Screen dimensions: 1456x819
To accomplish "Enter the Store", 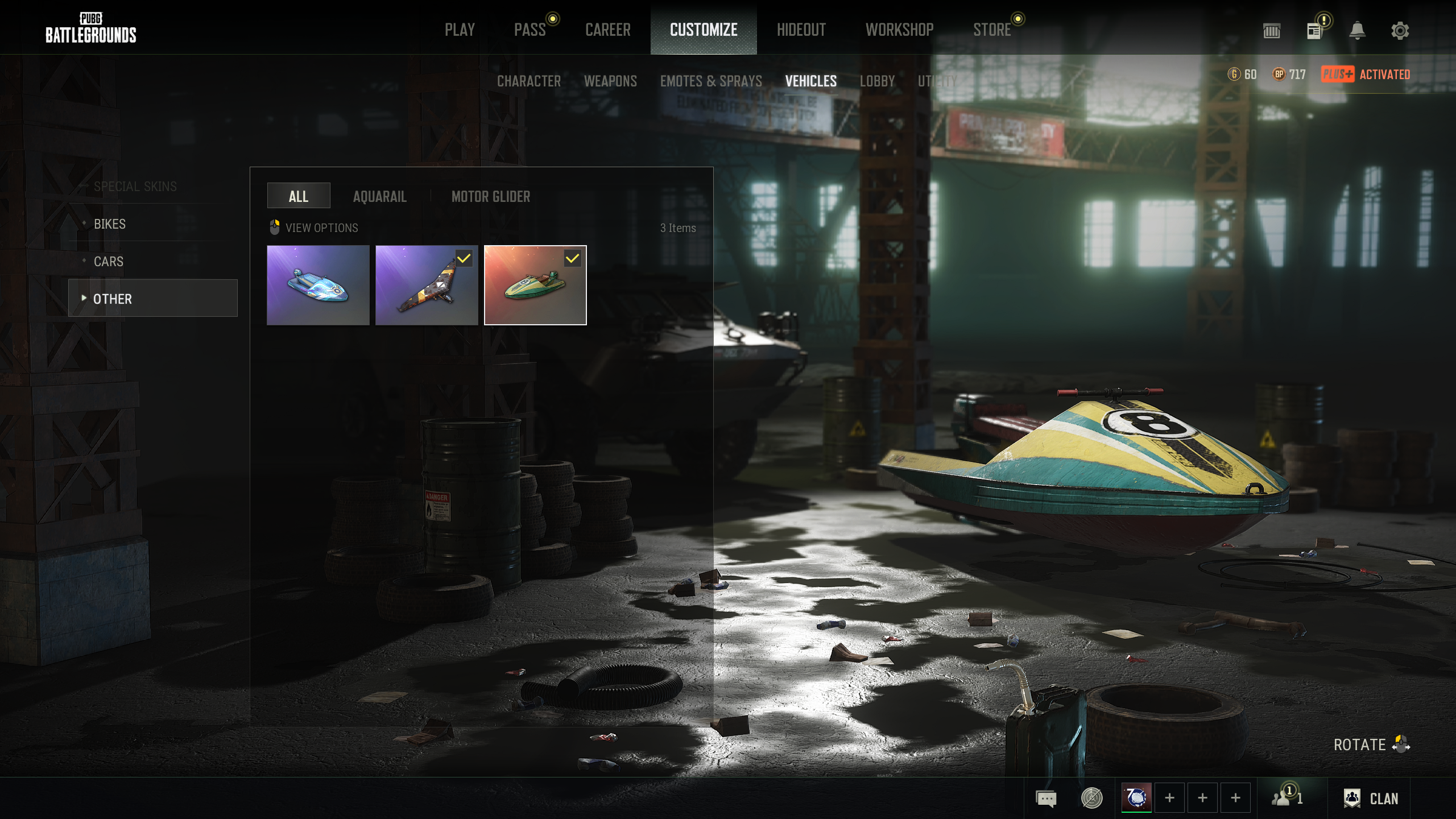I will click(x=991, y=30).
